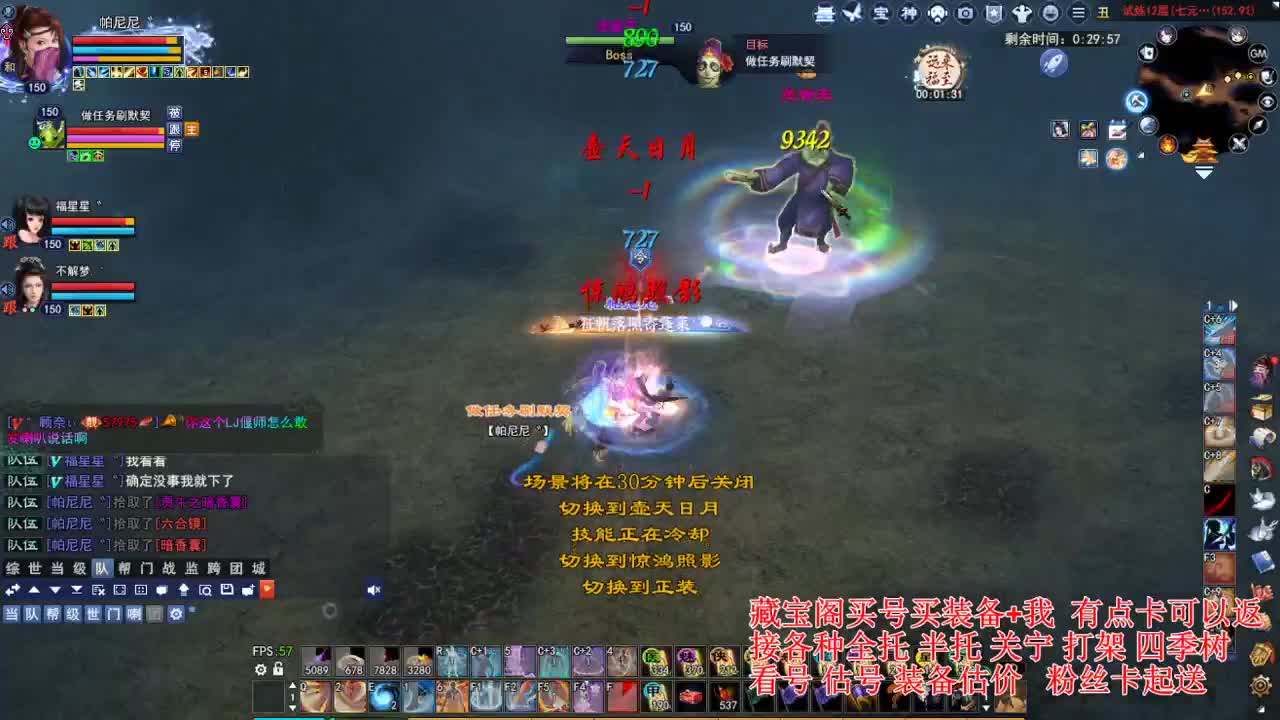Switch to the 帮 guild chat tab
Viewport: 1280px width, 720px height.
coord(123,567)
